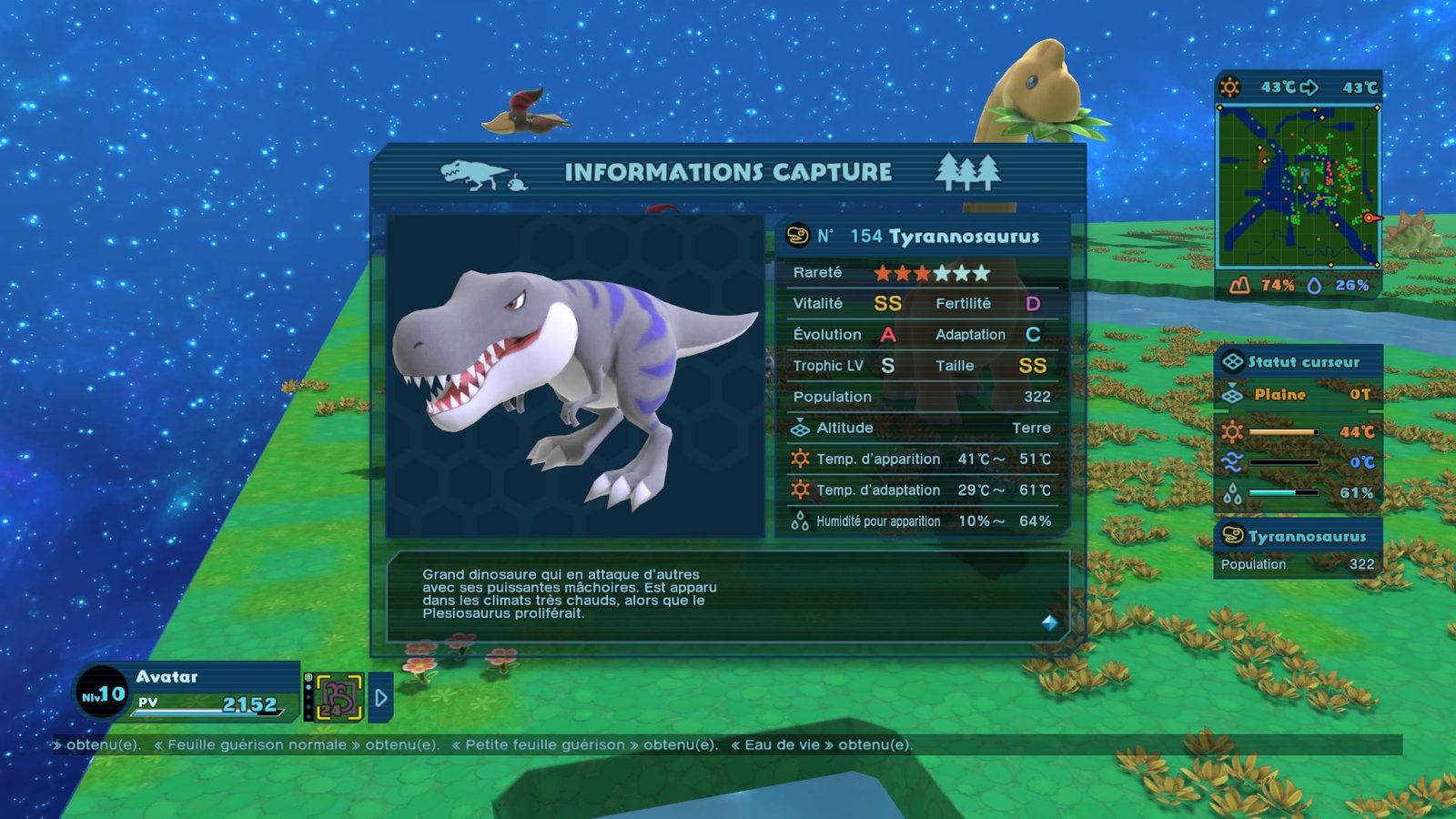Click the Tyrannosaurus population entry under cursor status
Image resolution: width=1456 pixels, height=819 pixels.
click(x=1298, y=550)
